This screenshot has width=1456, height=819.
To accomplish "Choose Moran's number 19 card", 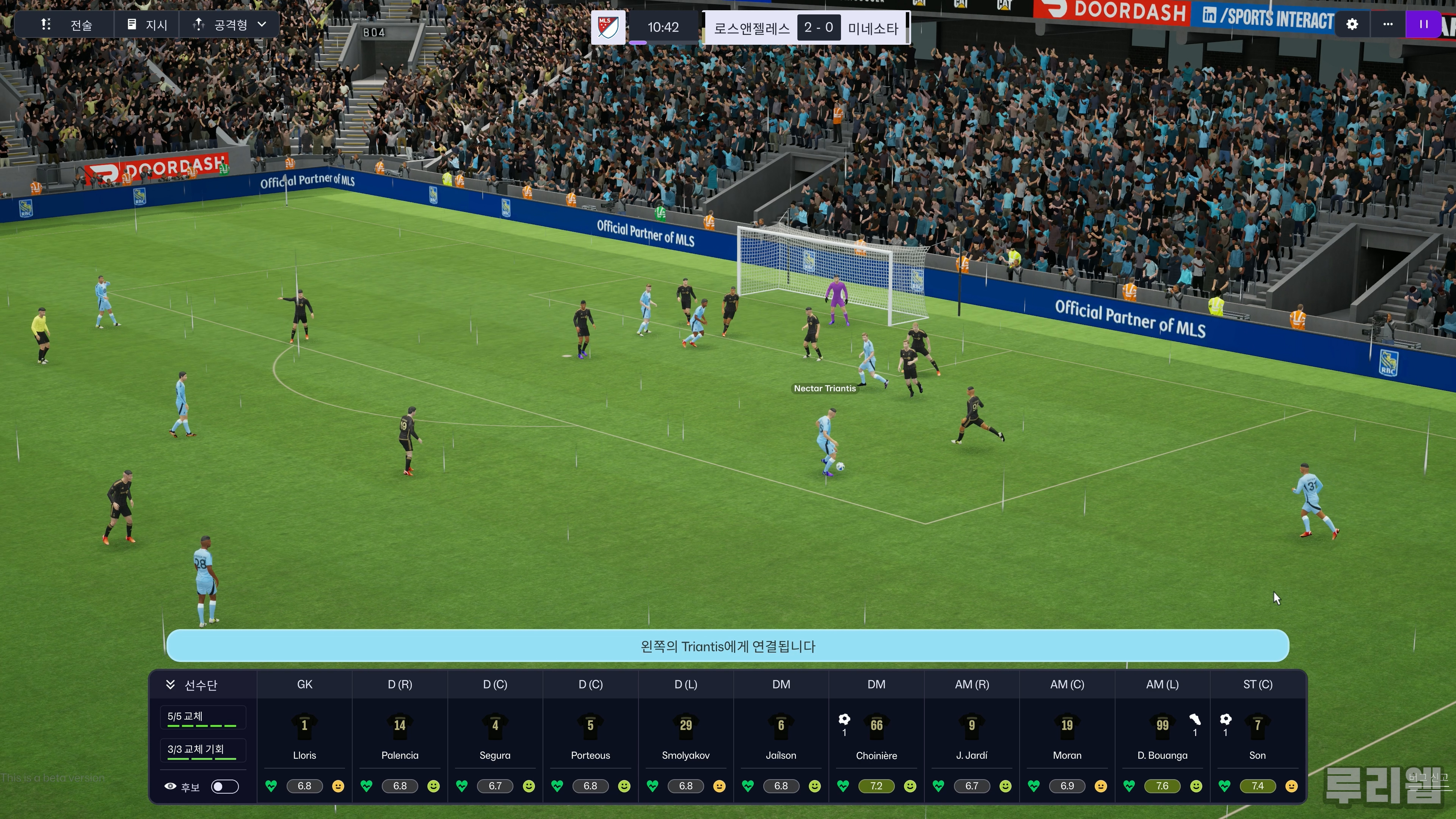I will [1067, 735].
